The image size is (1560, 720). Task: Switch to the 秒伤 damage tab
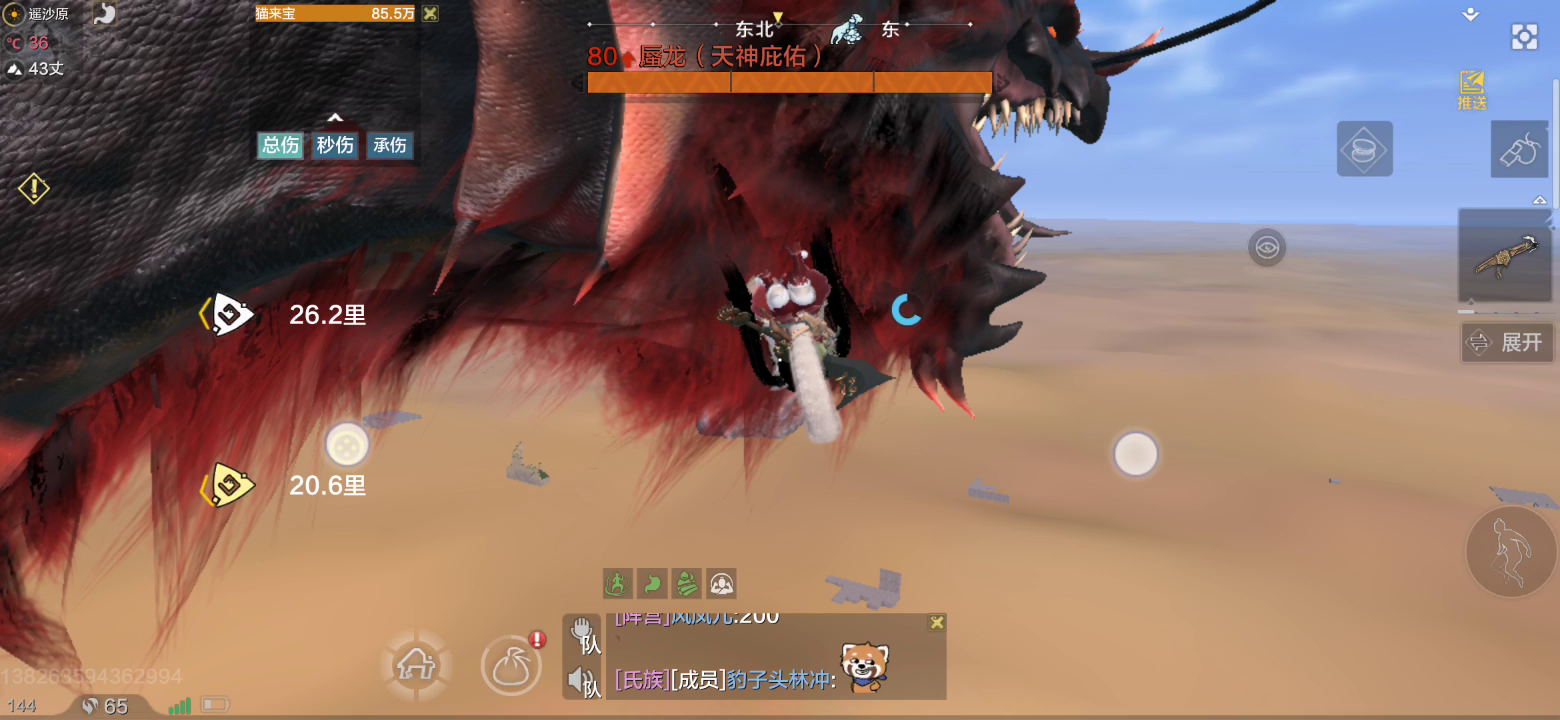(335, 145)
